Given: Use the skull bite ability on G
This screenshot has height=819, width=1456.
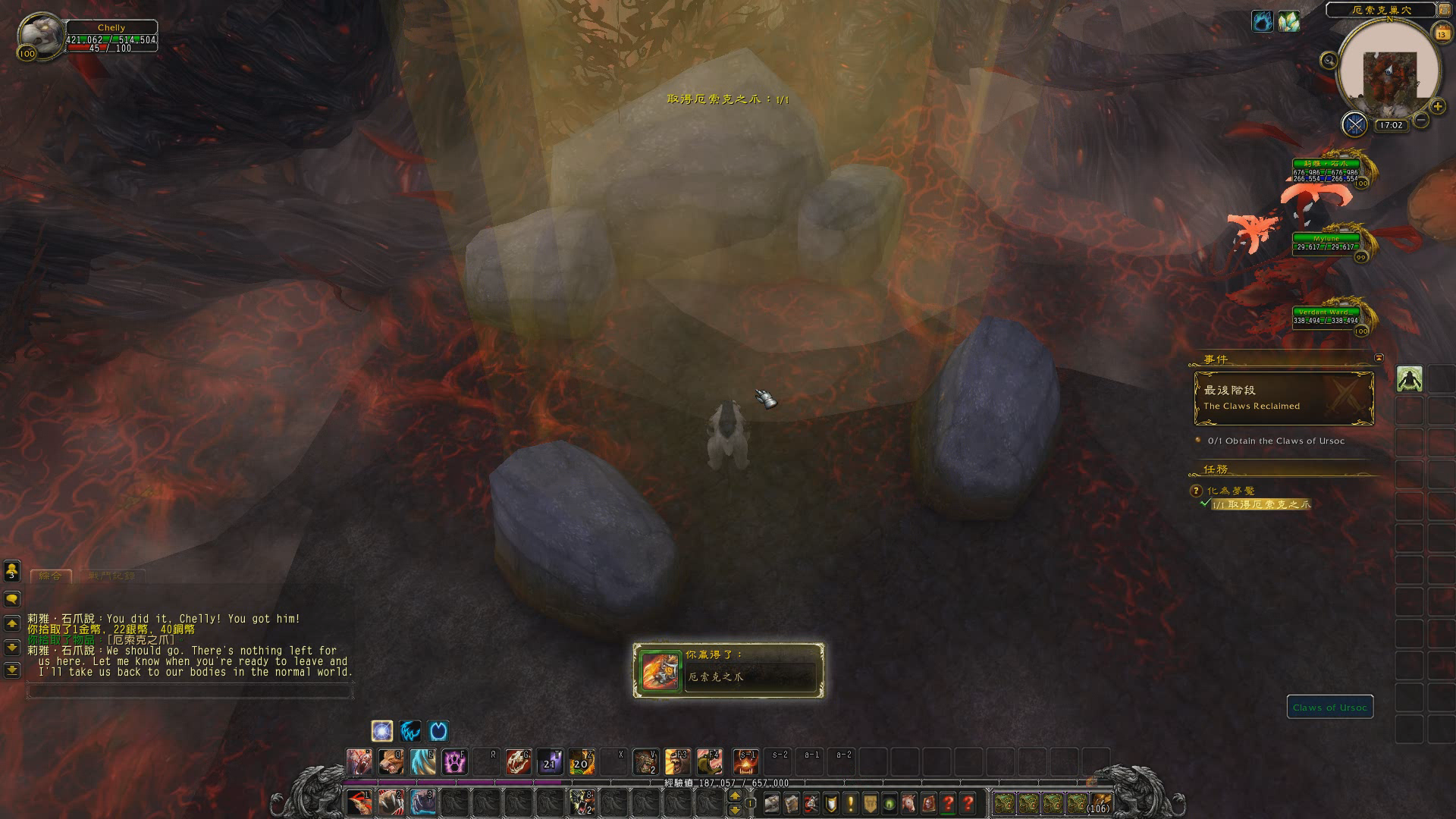Looking at the screenshot, I should coord(518,761).
